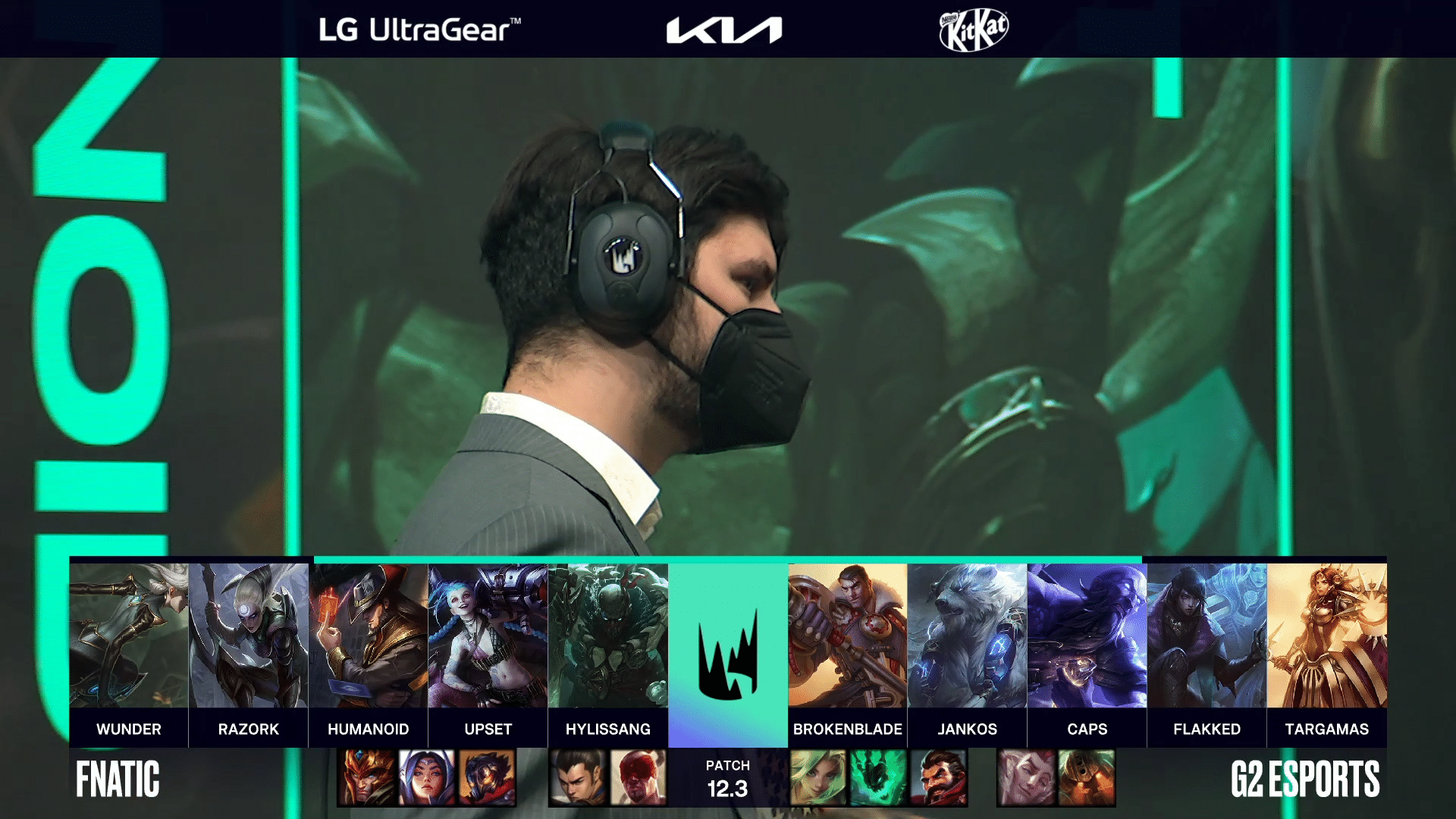Click G2's Zeri ban icon
Viewport: 1456px width, 819px height.
coord(817,777)
